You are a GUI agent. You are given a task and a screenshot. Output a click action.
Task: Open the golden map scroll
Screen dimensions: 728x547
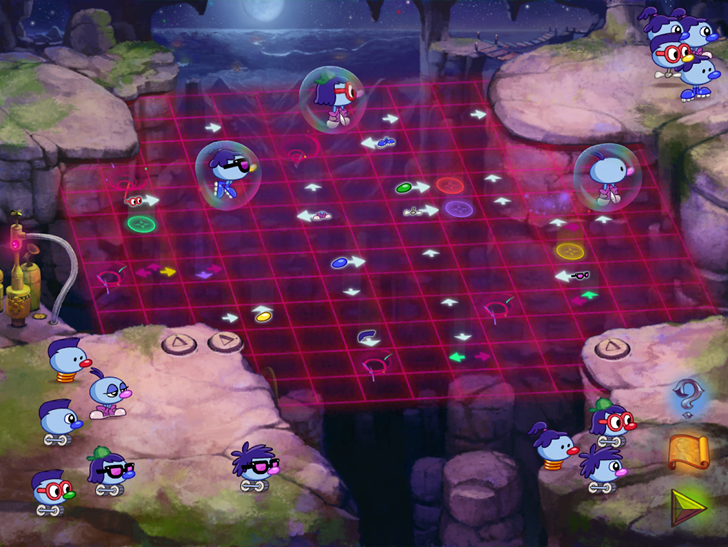tap(688, 451)
